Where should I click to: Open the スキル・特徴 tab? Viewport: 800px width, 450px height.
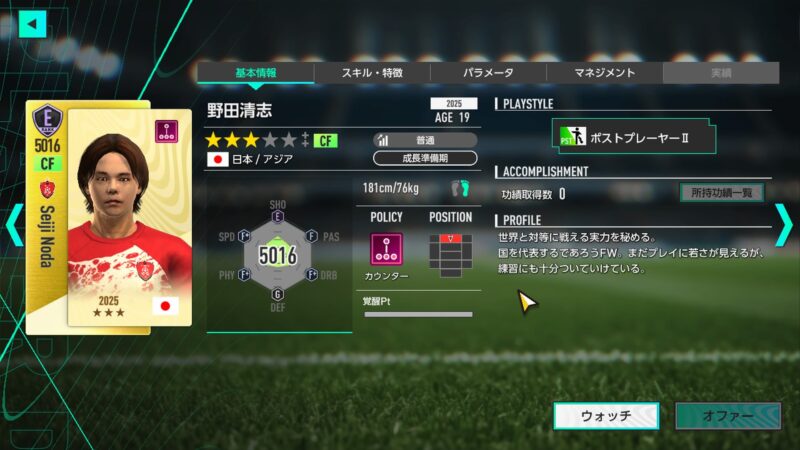(x=372, y=73)
